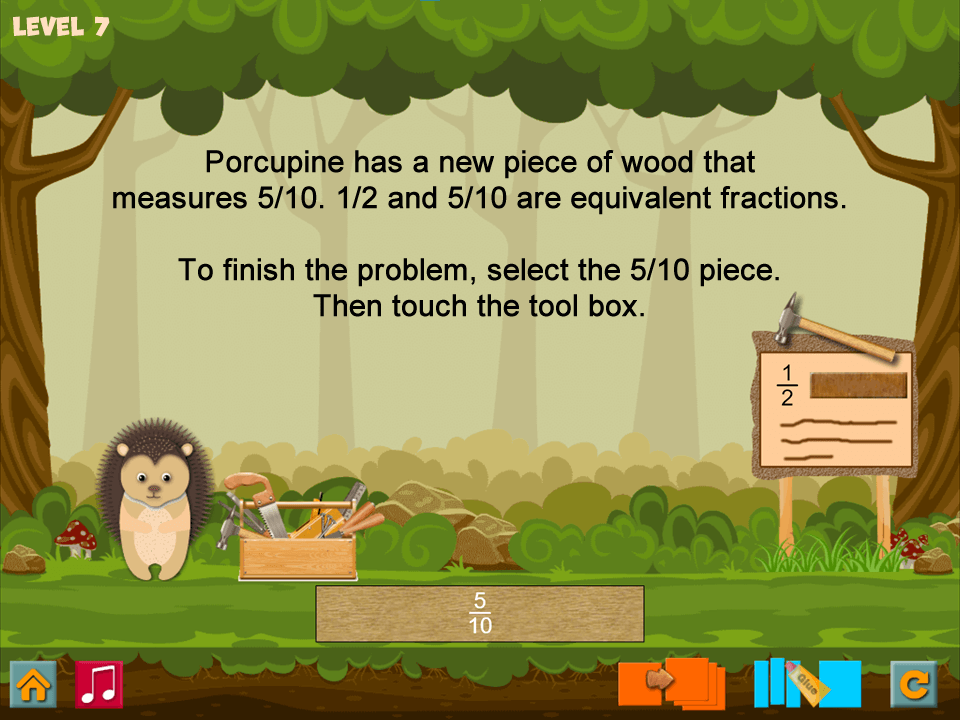Screen dimensions: 960x720
Task: Click the orange reset arrow button
Action: [913, 685]
